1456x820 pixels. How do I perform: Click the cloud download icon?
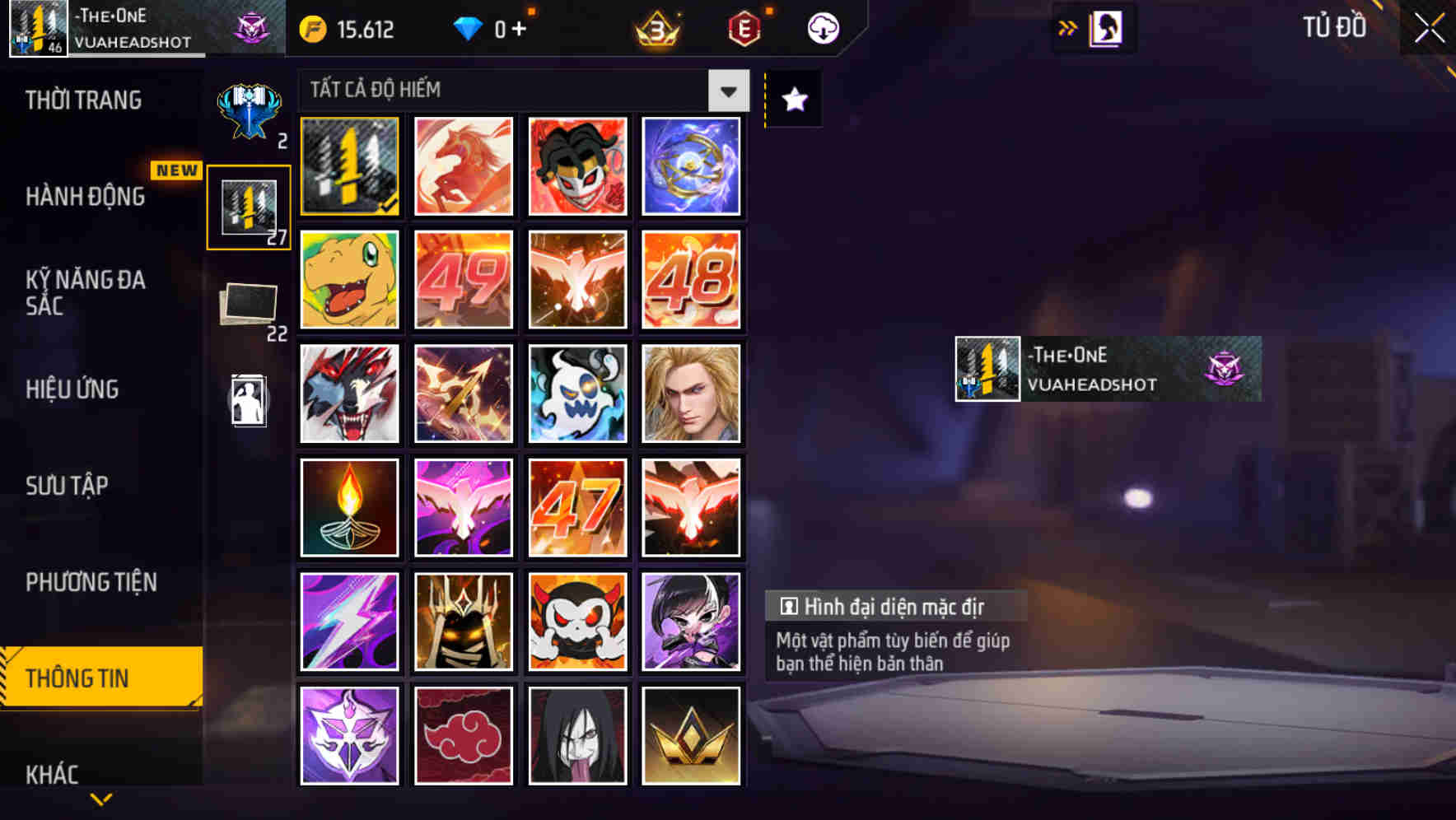pos(821,27)
